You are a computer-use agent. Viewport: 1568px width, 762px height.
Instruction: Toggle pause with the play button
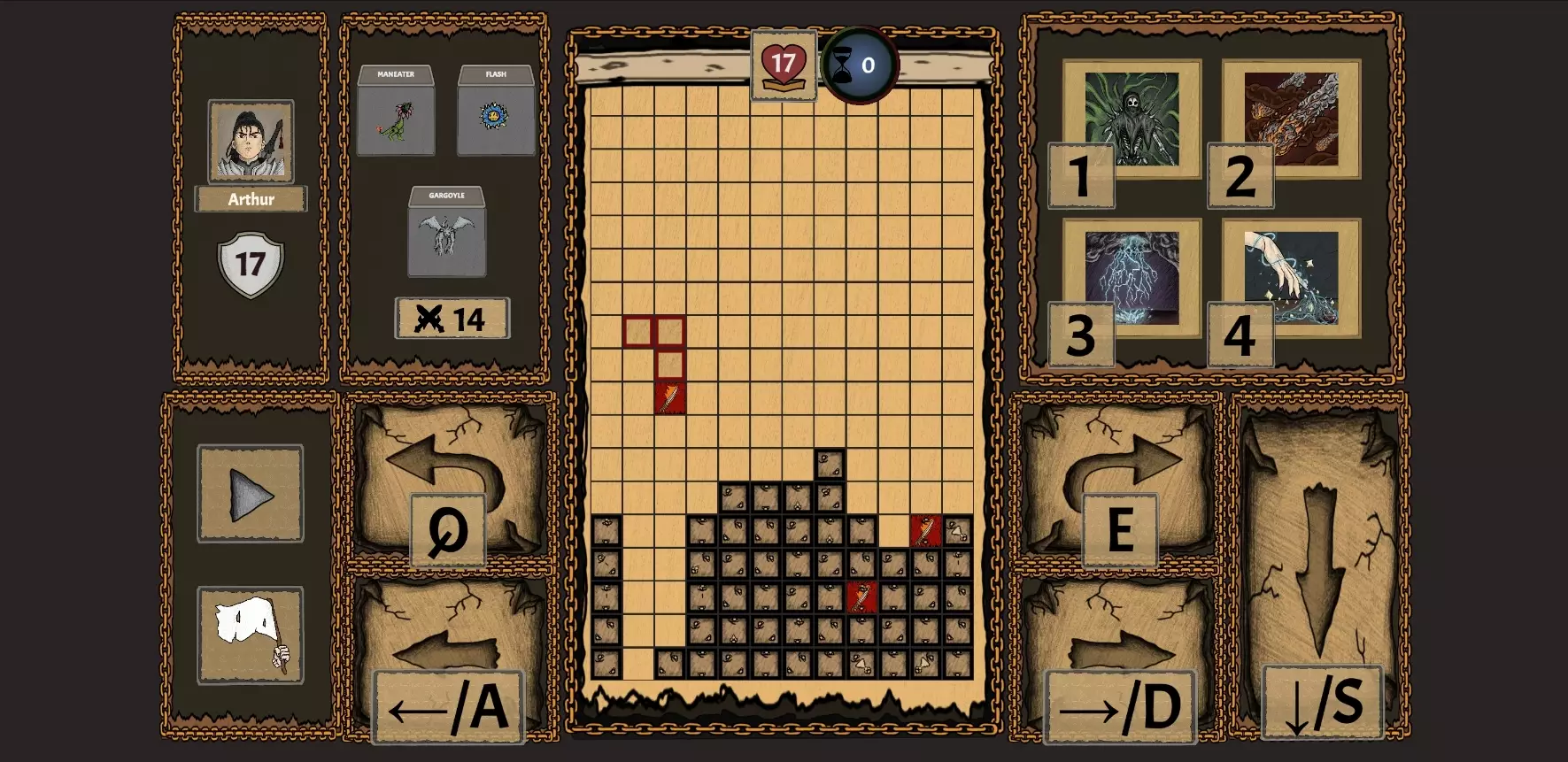point(251,496)
